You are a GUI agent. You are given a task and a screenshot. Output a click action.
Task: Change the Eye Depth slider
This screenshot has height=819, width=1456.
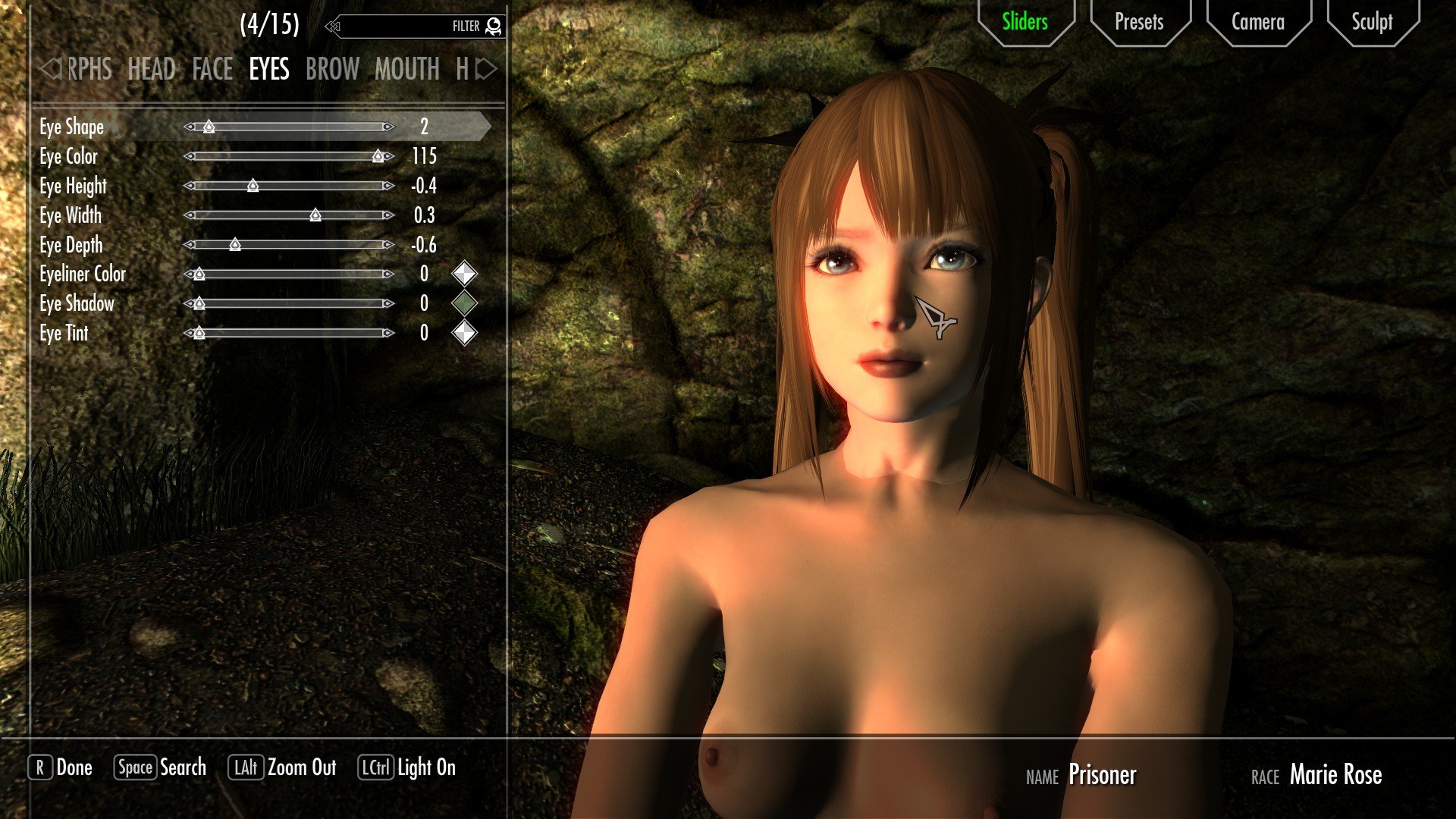pos(289,245)
